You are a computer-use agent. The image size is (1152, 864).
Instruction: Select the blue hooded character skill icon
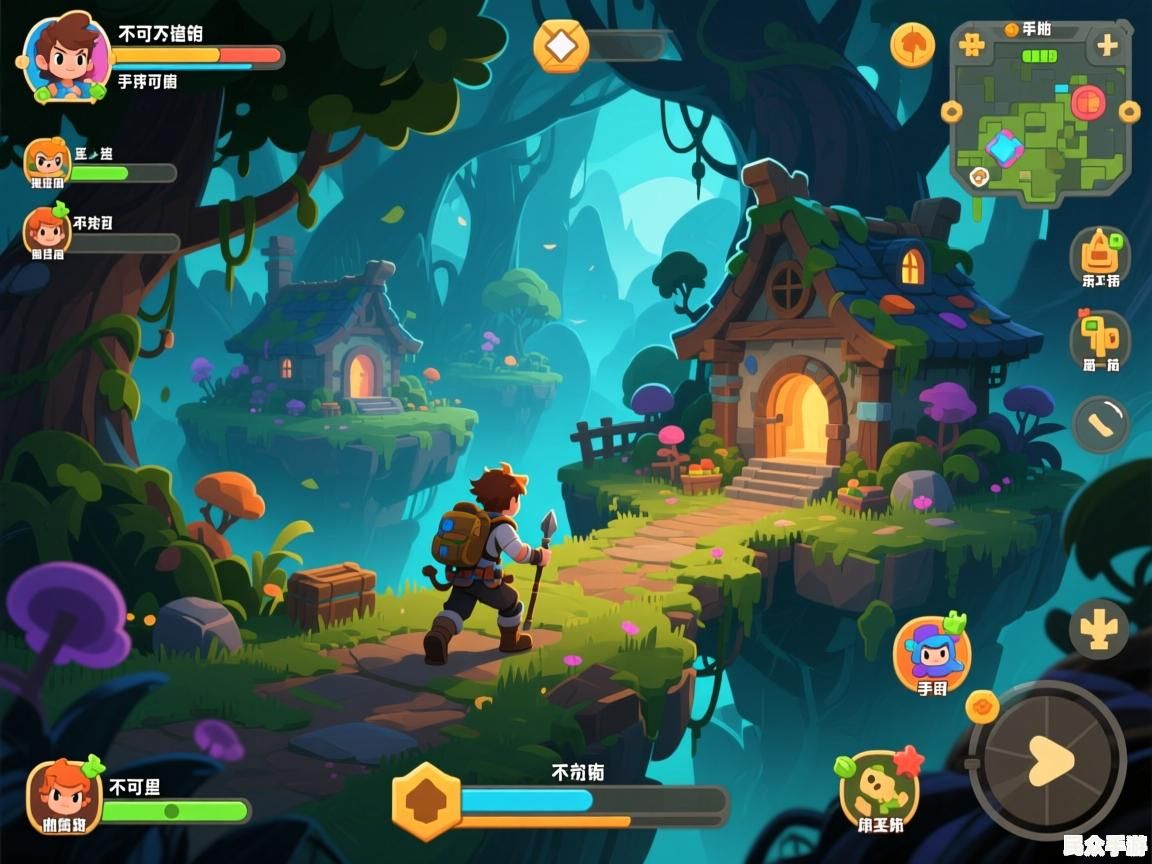(932, 653)
